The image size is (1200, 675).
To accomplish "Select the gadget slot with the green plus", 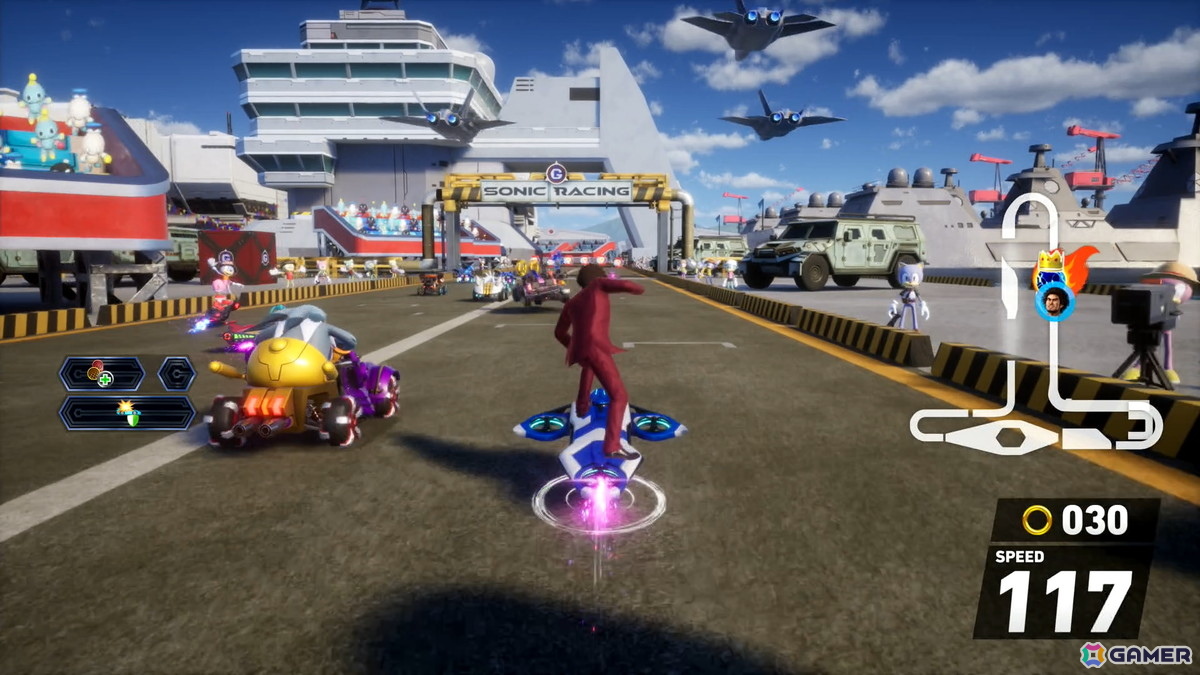I will coord(101,374).
